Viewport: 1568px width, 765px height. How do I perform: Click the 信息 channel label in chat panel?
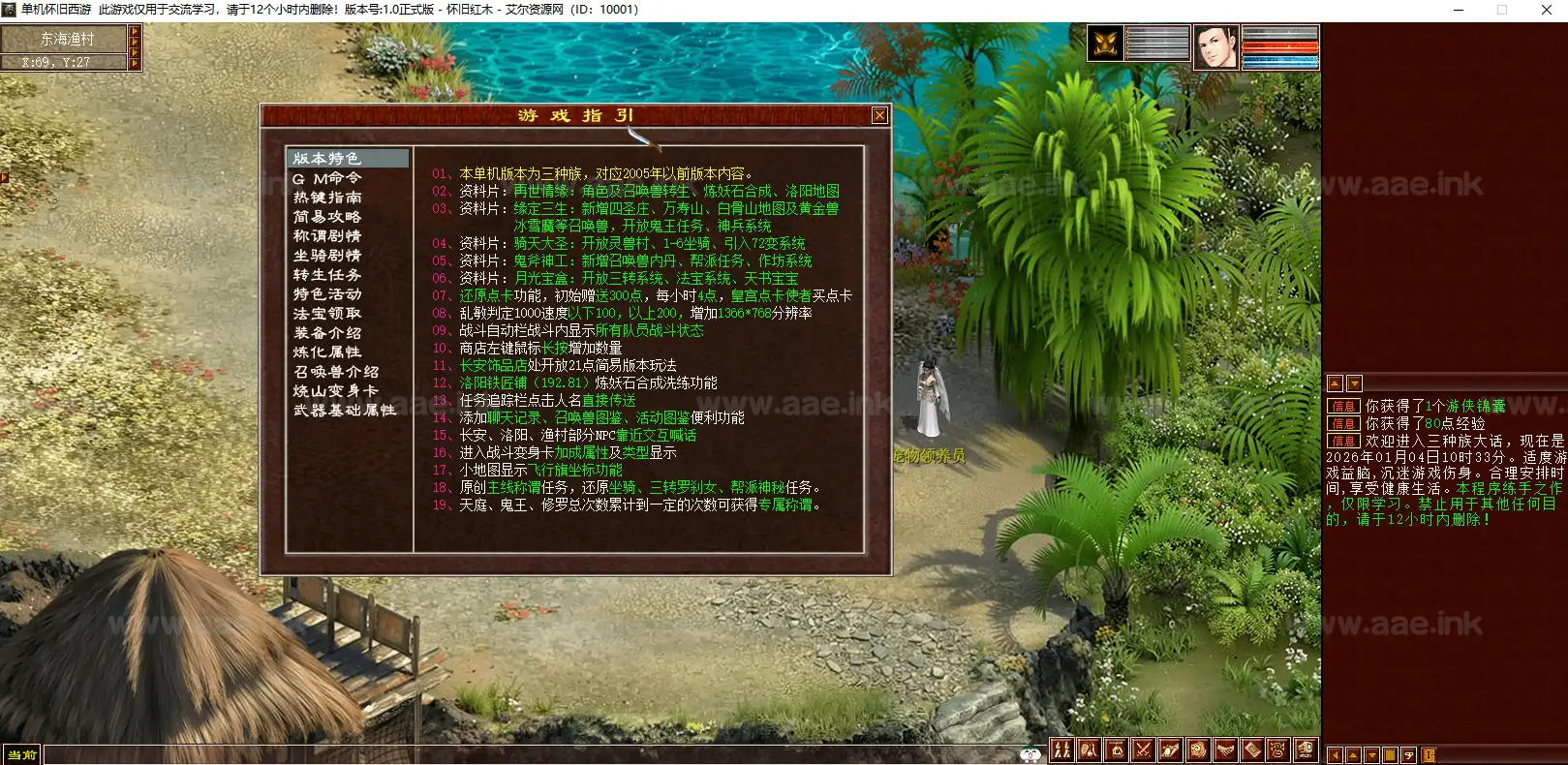1343,408
